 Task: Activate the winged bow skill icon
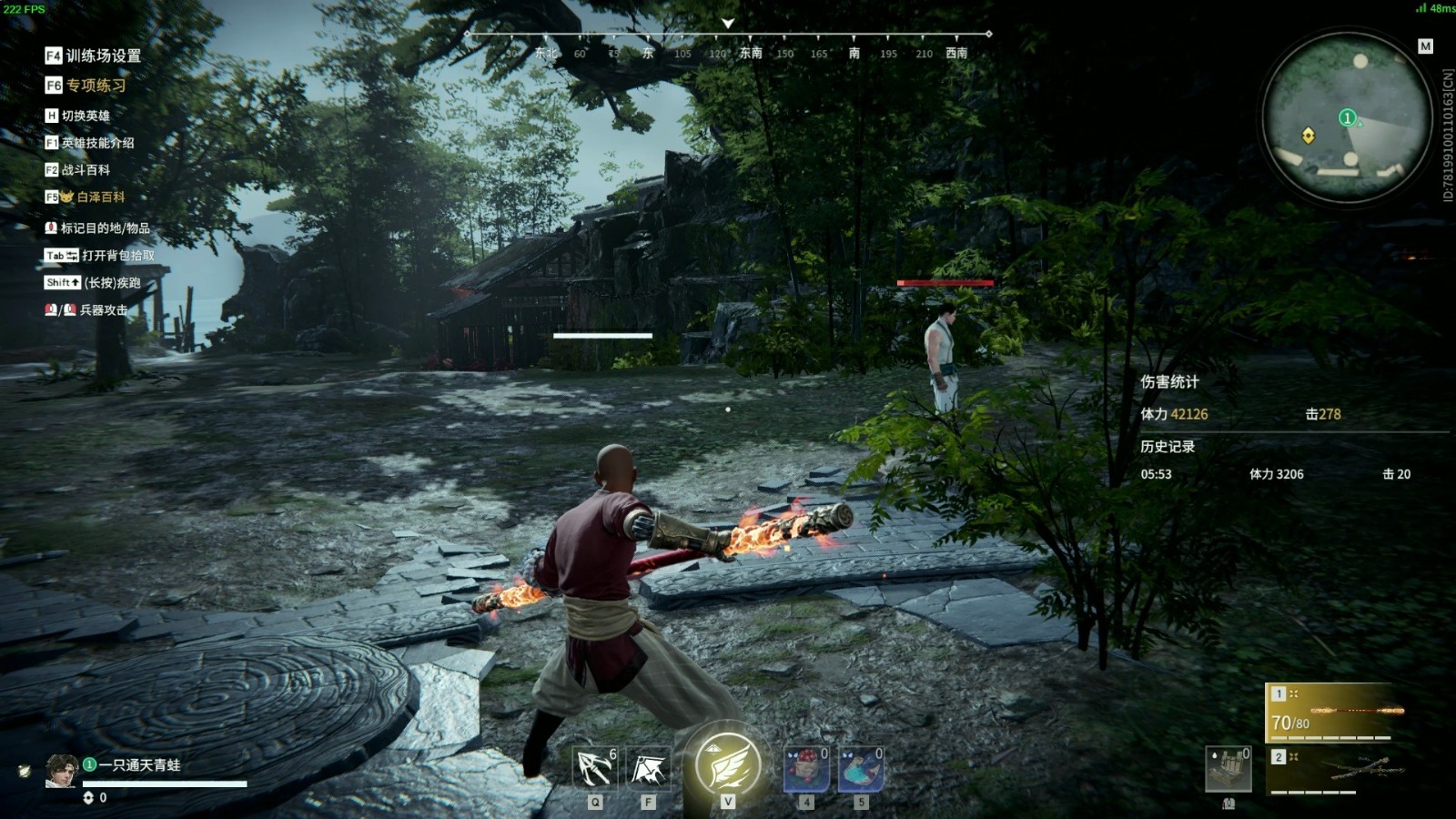648,769
